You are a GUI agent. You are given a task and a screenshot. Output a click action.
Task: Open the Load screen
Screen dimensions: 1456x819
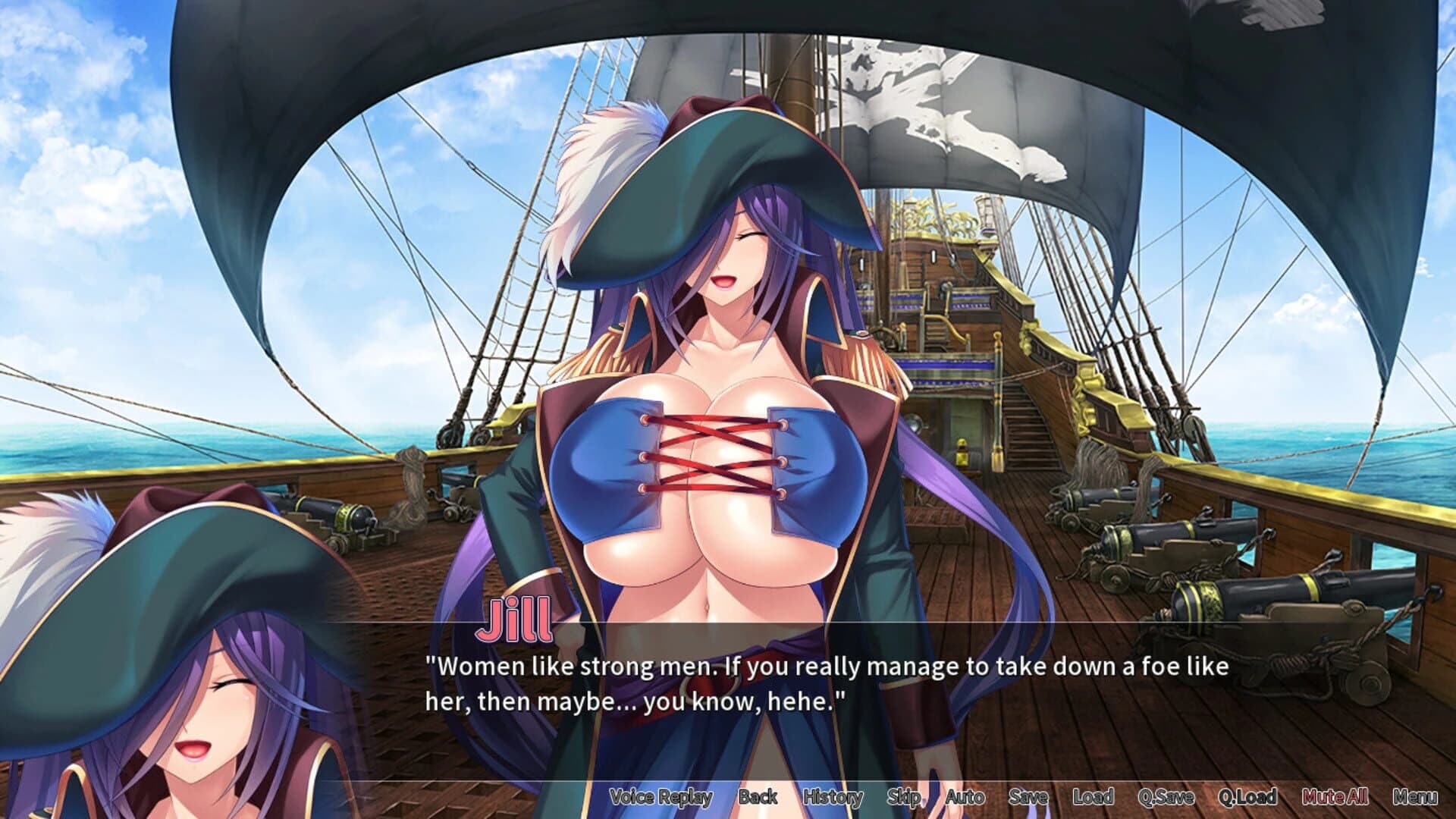coord(1092,797)
